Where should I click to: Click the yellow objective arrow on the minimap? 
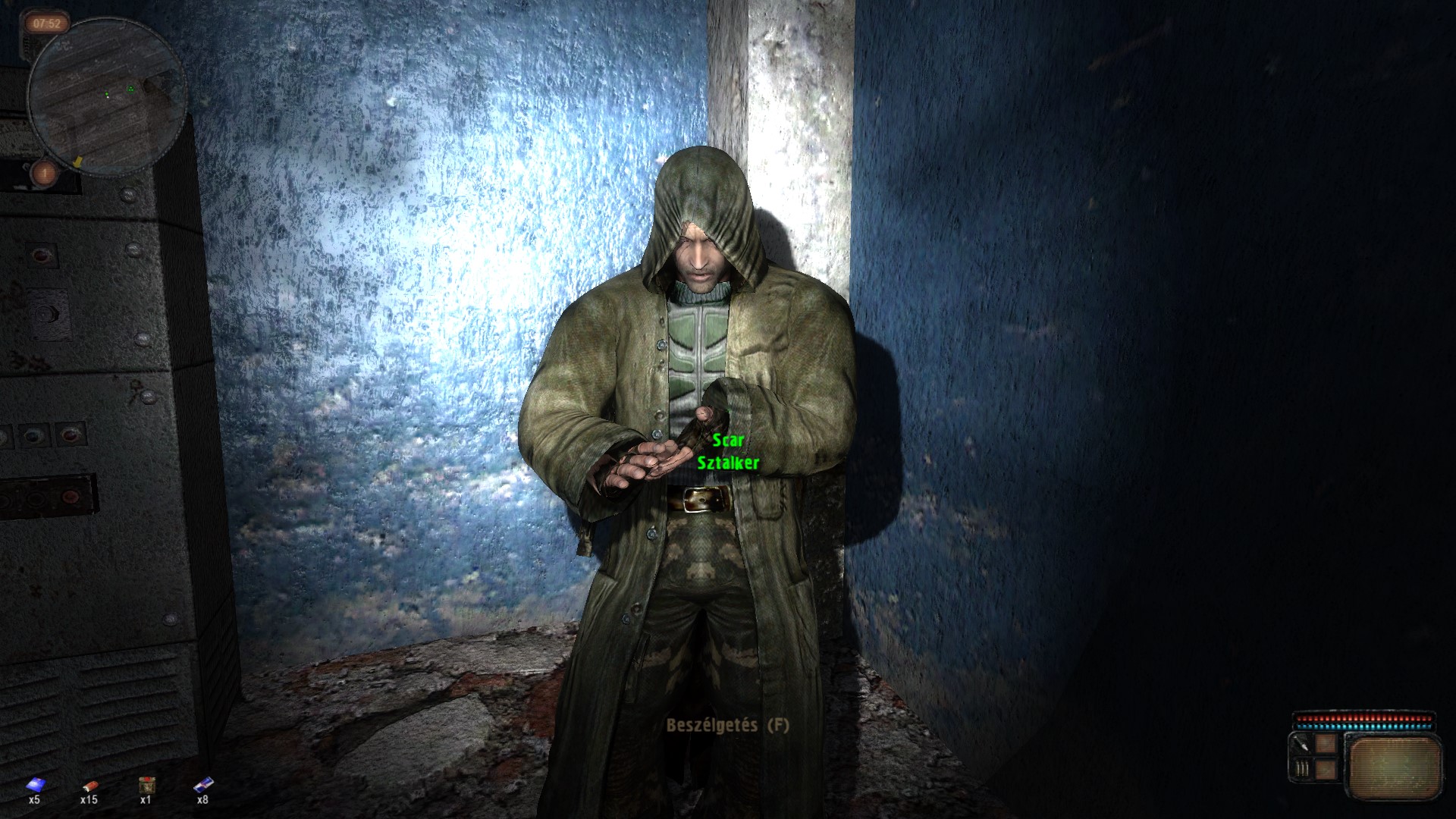pos(77,161)
